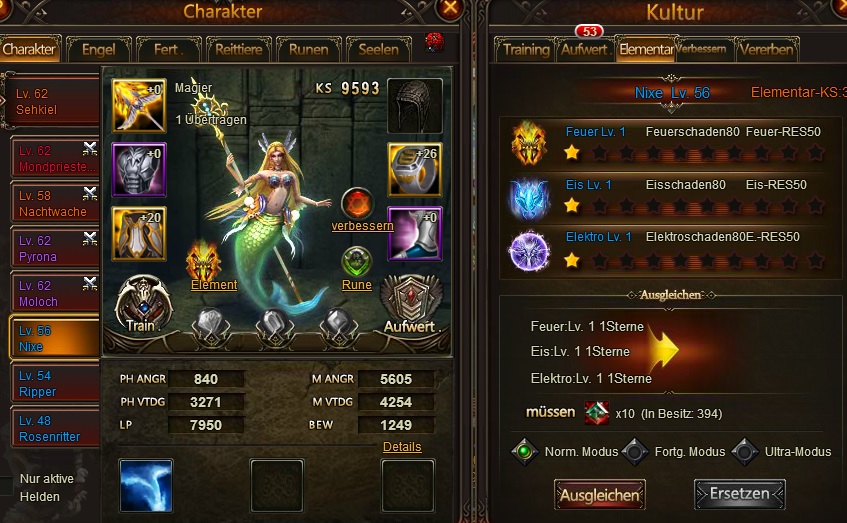Viewport: 847px width, 523px height.
Task: Switch to the Training tab in Kultur
Action: point(525,49)
